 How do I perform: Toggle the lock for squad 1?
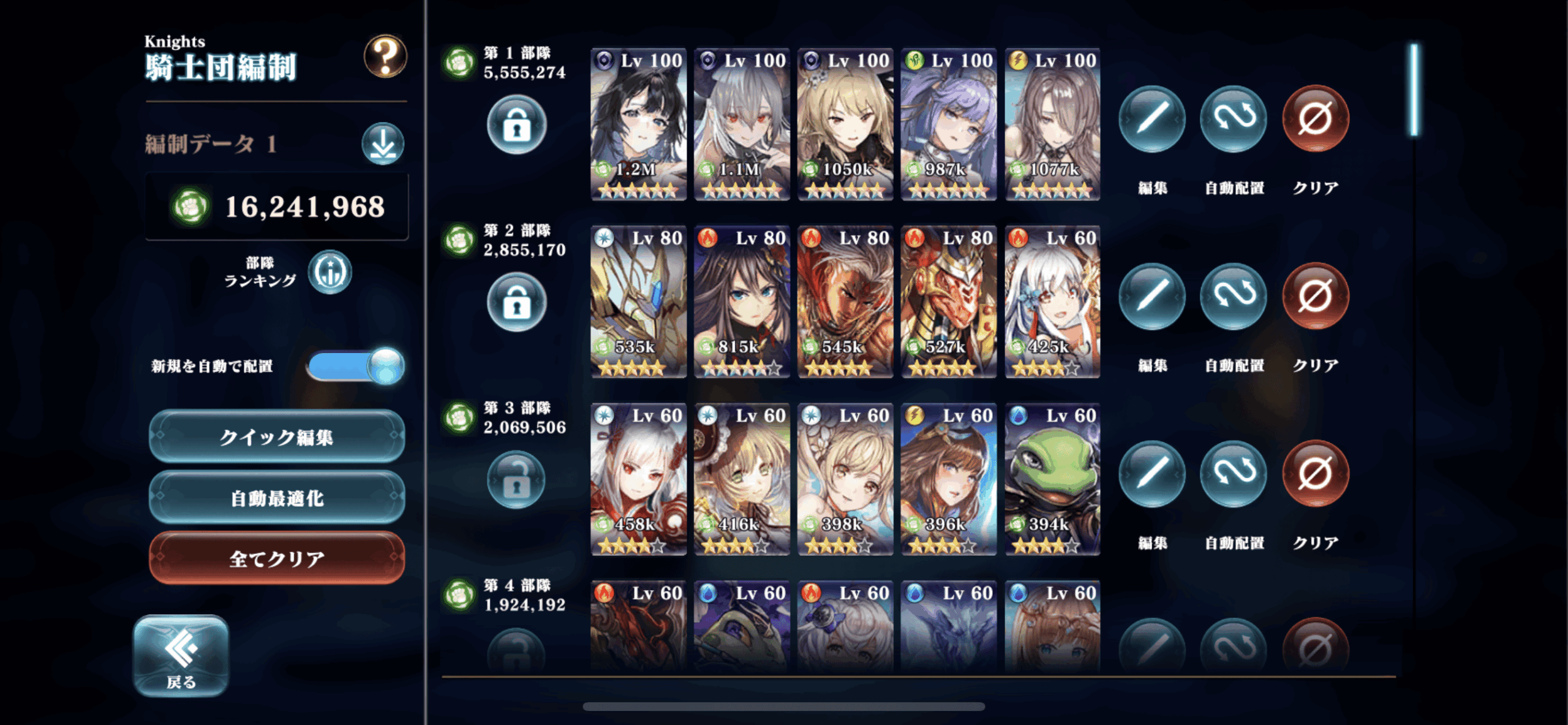tap(516, 125)
